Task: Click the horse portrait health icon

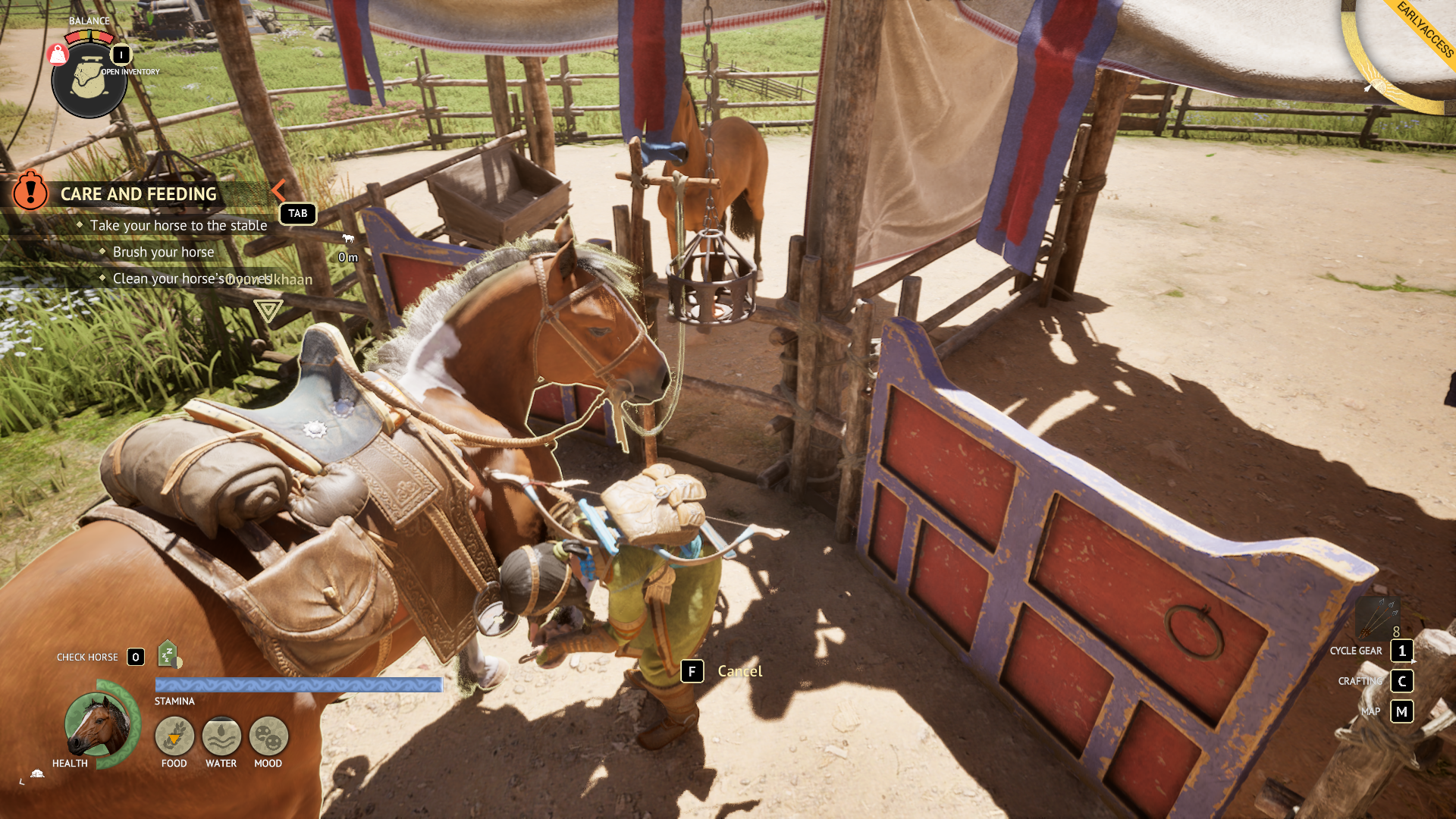Action: click(x=97, y=724)
